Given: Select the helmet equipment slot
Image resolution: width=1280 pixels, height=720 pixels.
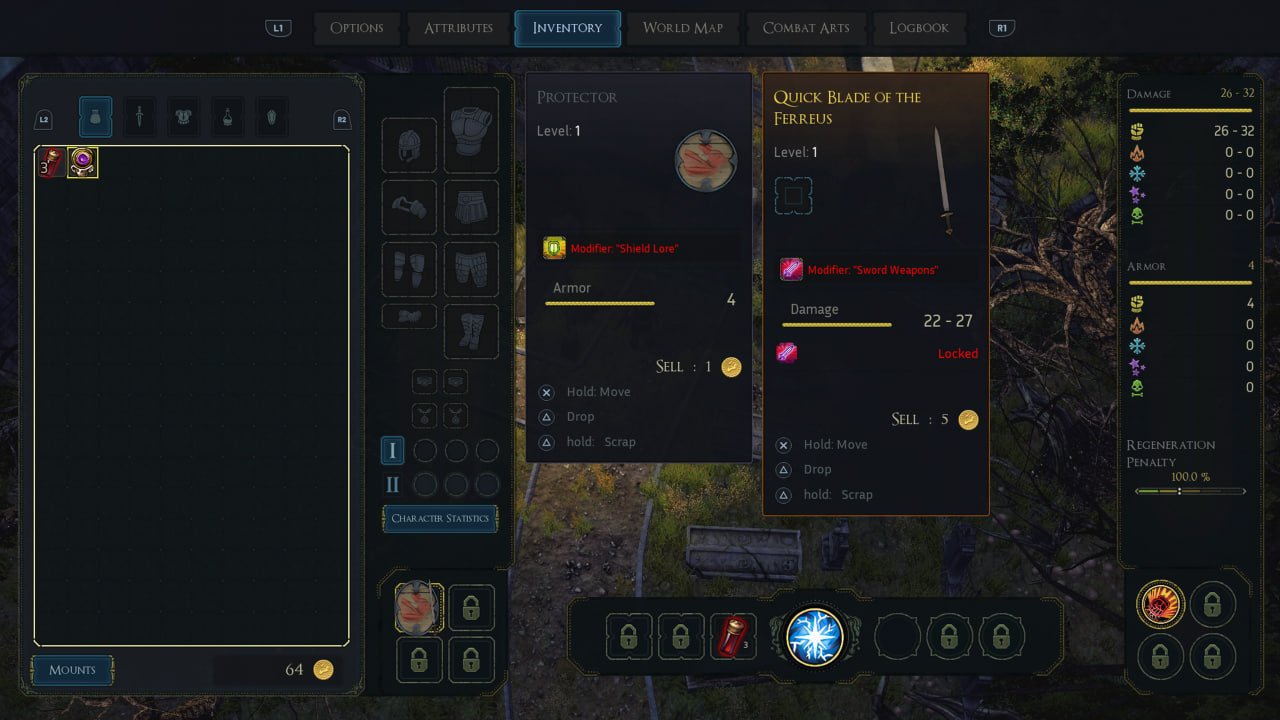Looking at the screenshot, I should pos(409,145).
